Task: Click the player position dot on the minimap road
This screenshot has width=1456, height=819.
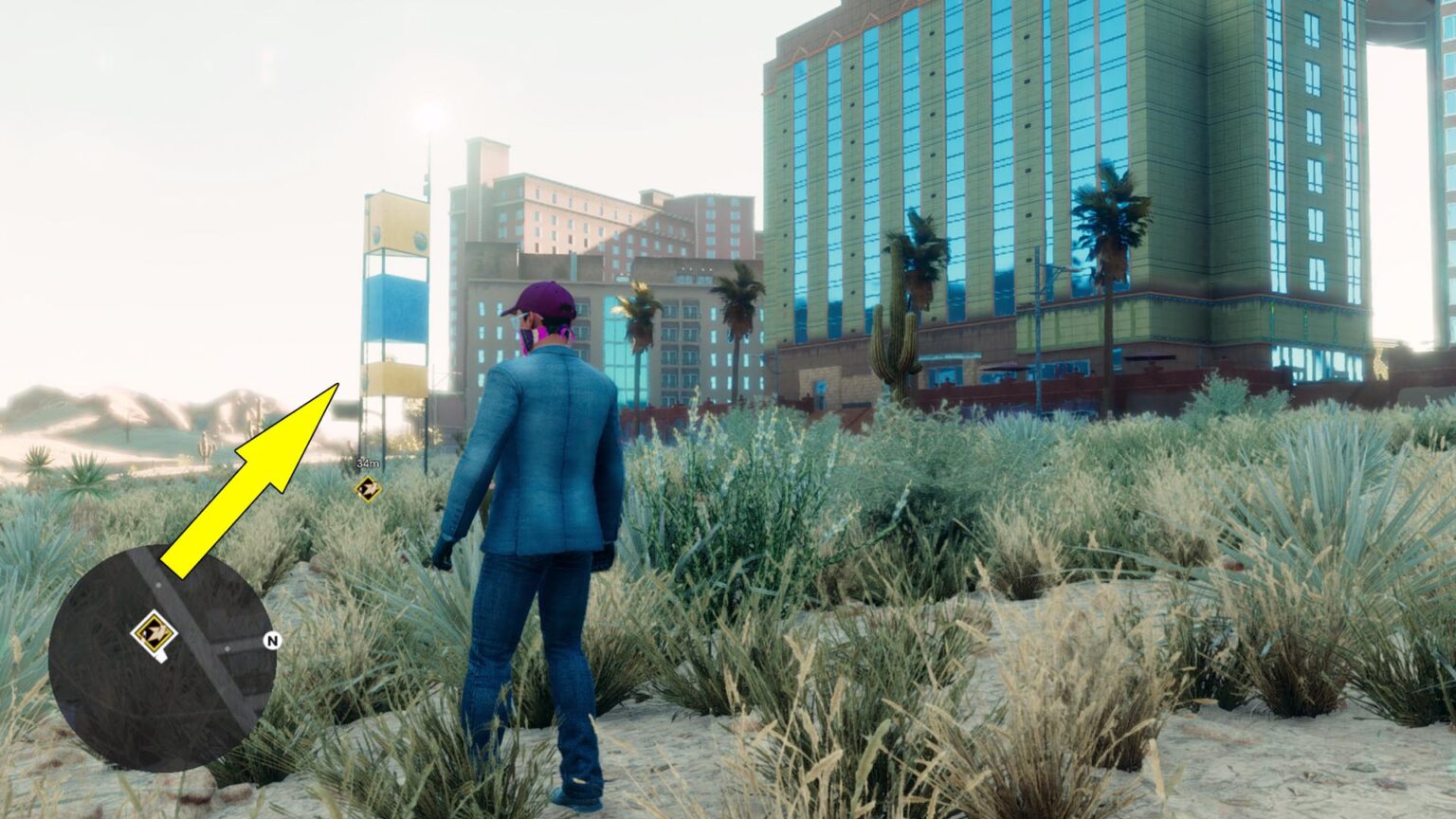Action: pos(158,585)
